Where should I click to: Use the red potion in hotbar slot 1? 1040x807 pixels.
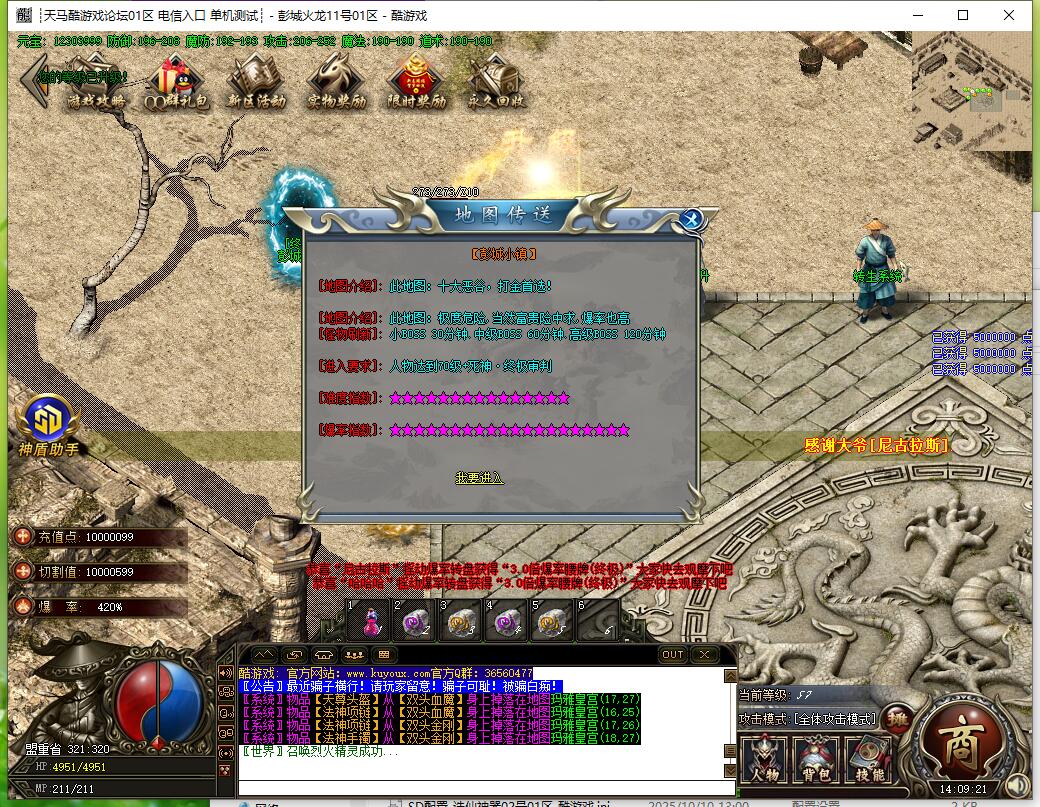coord(371,623)
